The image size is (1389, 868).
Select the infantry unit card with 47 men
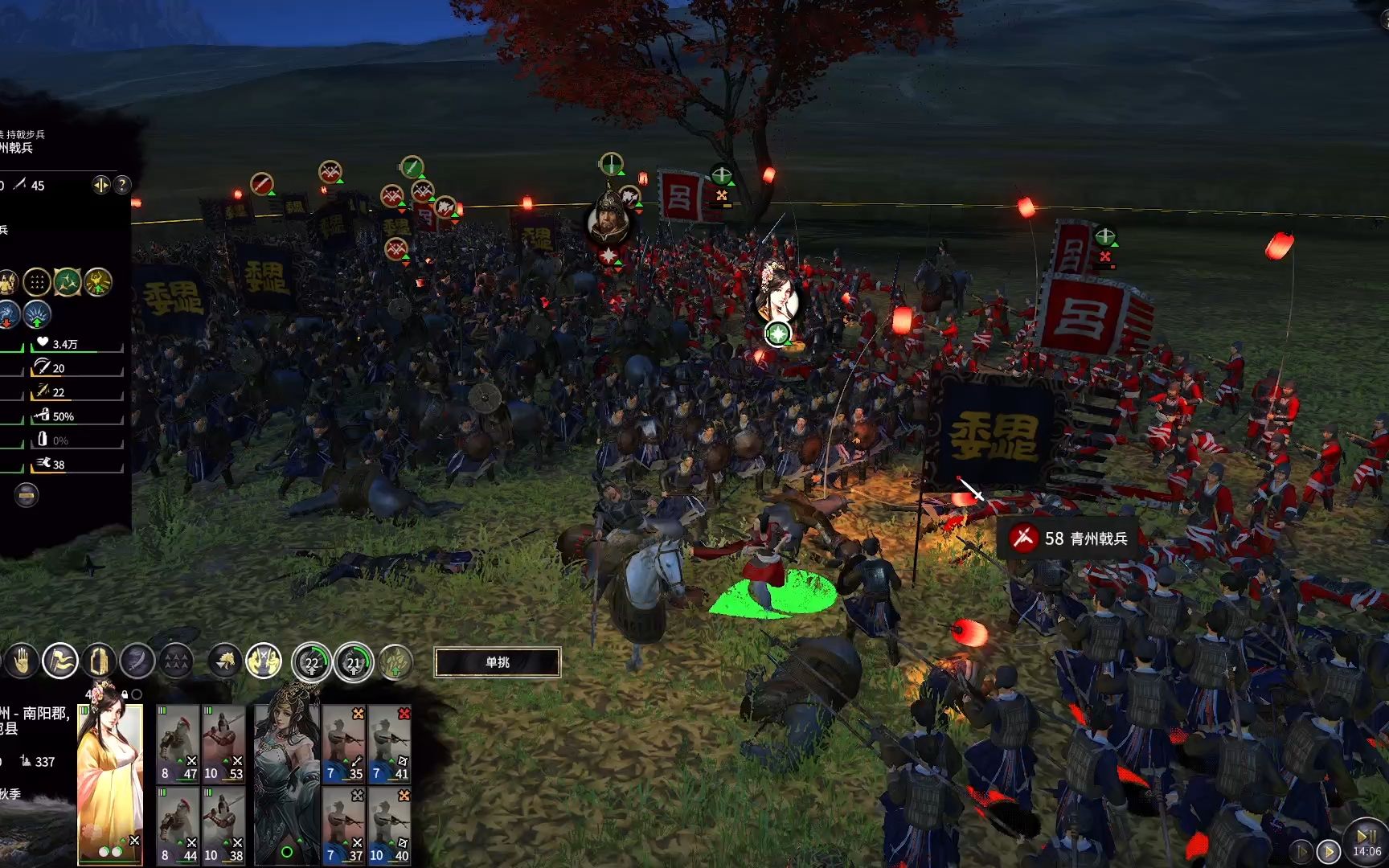(x=178, y=745)
